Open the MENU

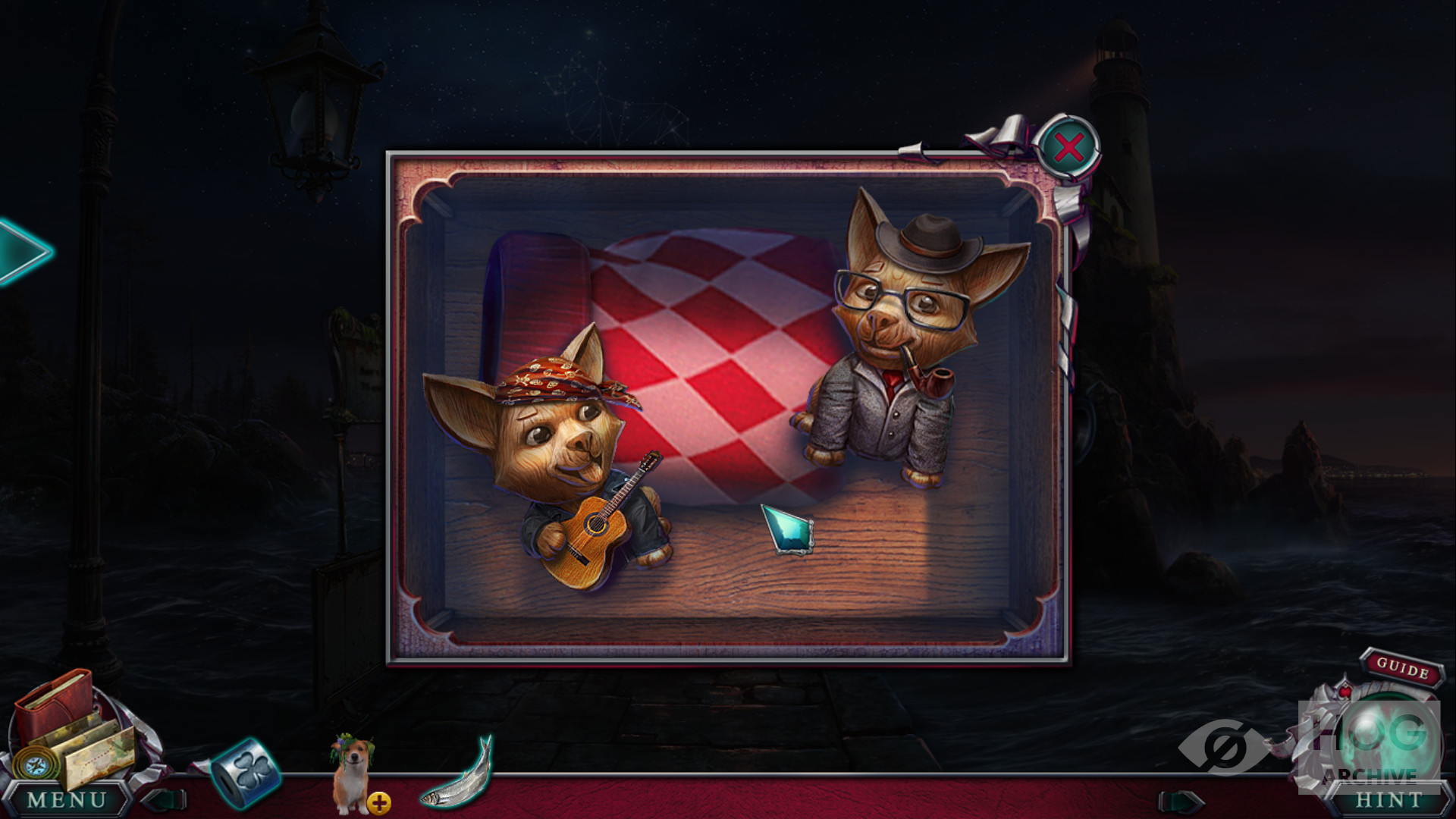coord(67,799)
